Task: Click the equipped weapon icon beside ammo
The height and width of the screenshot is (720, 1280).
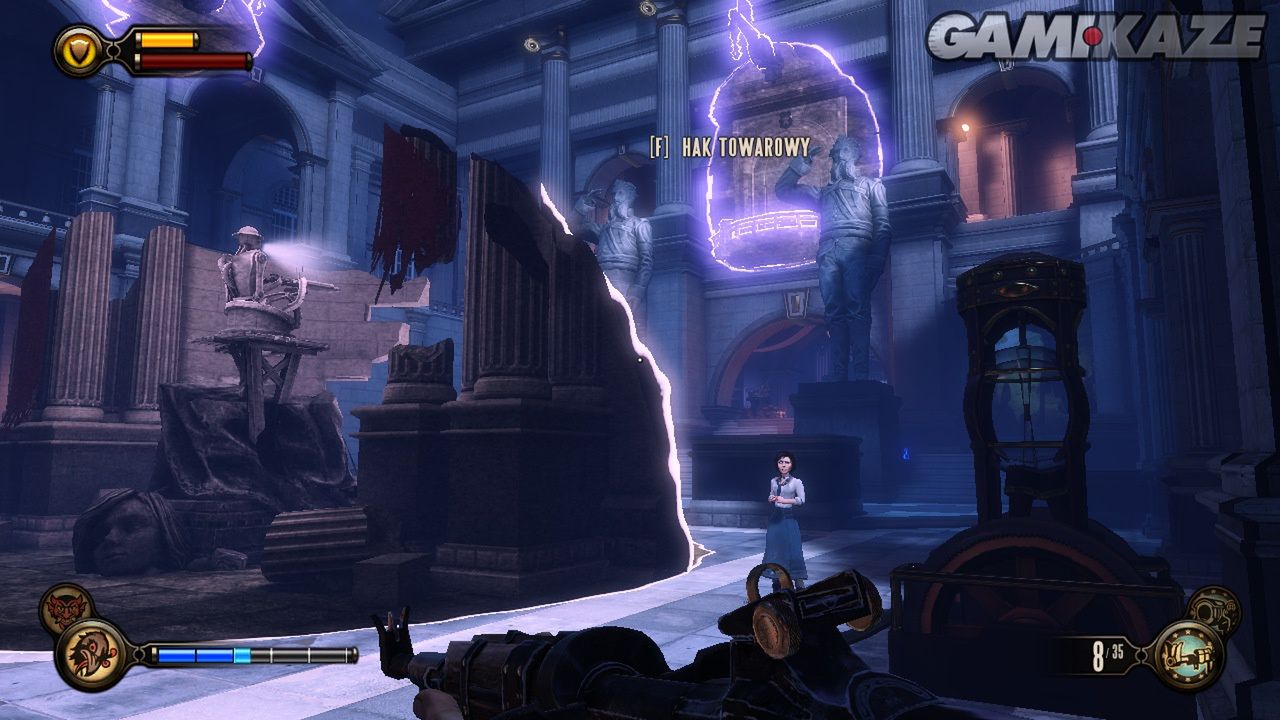Action: point(1188,655)
